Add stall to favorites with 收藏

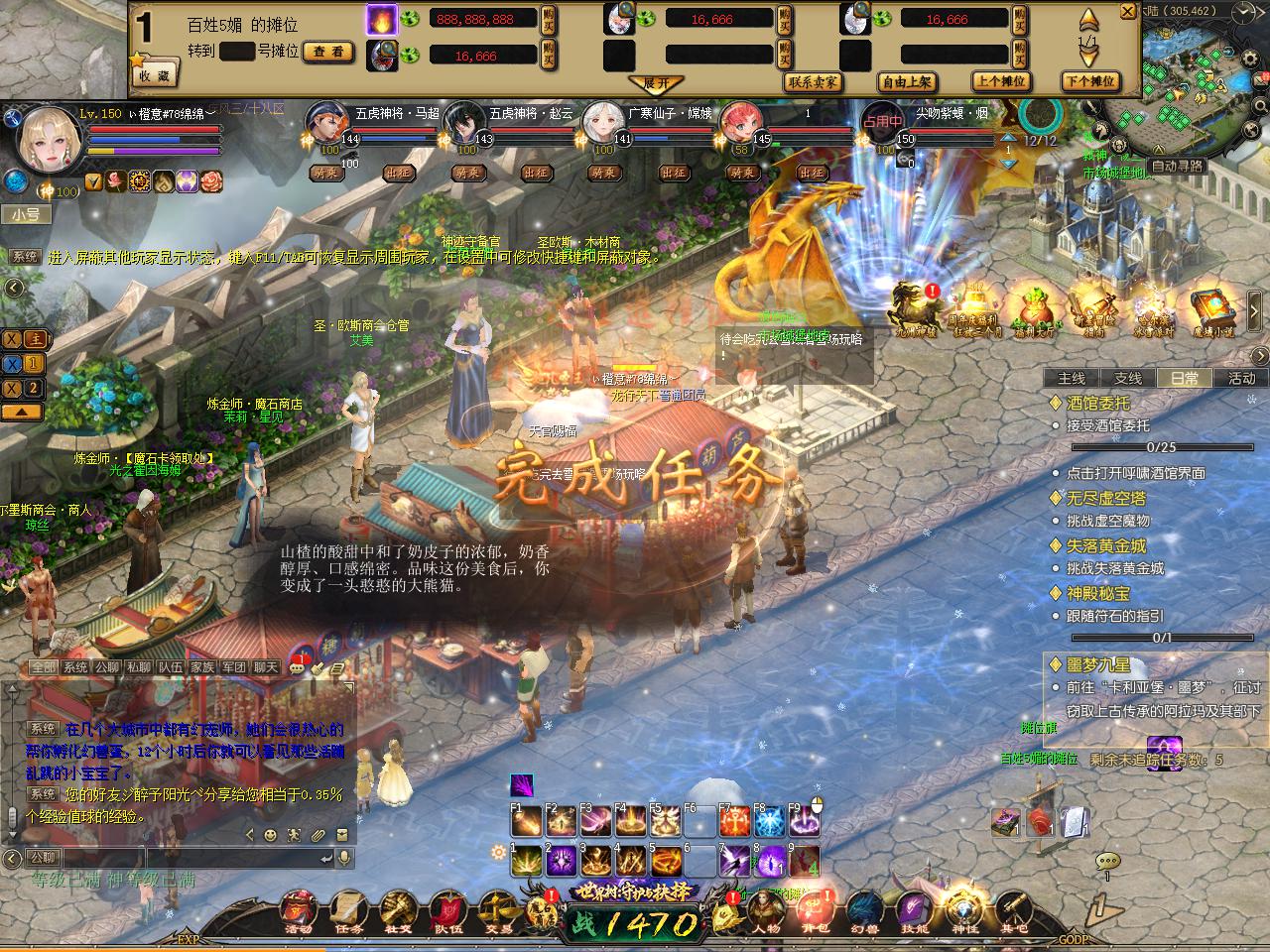pos(154,74)
